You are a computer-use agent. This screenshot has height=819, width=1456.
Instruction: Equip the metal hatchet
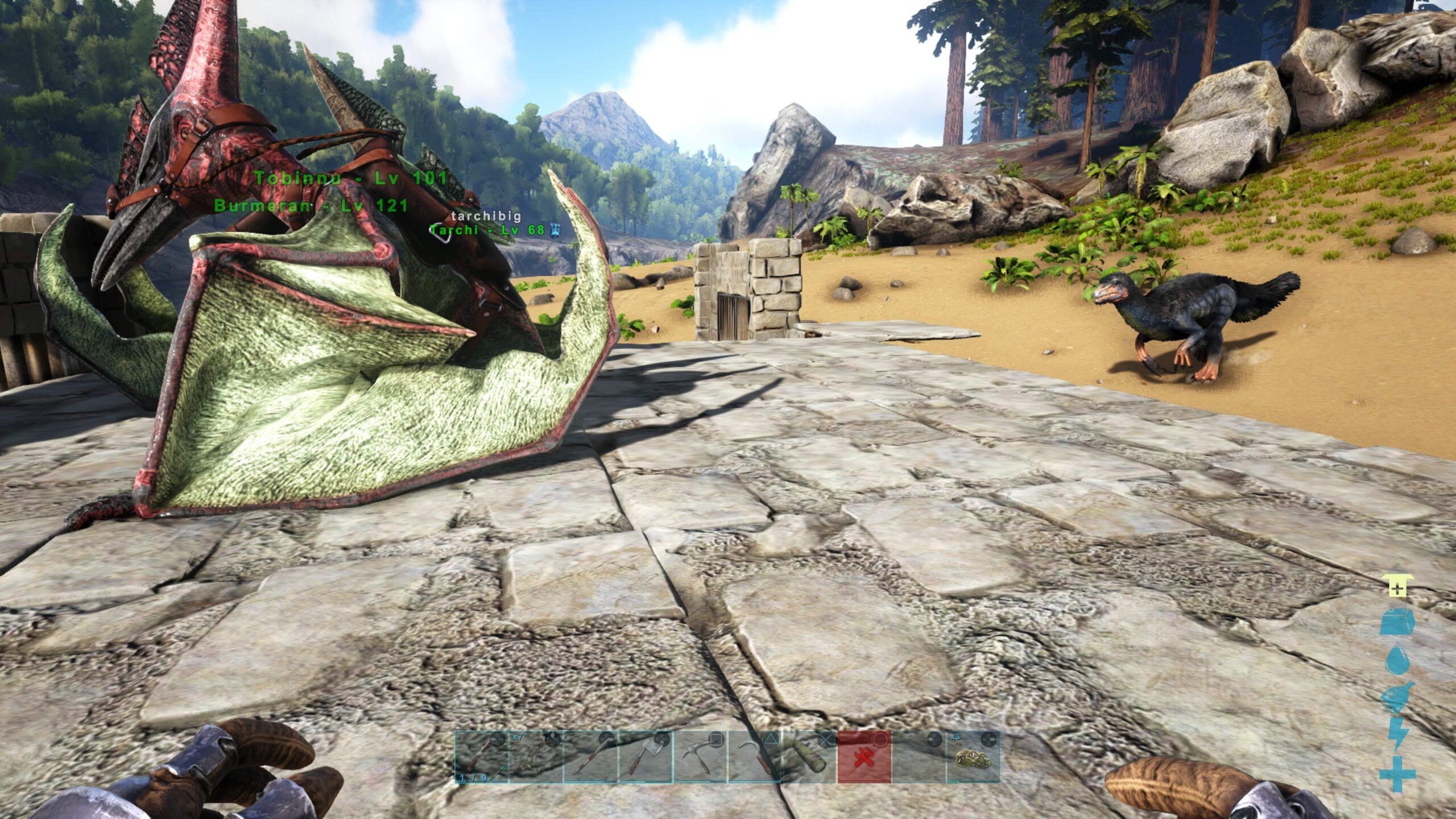(645, 757)
